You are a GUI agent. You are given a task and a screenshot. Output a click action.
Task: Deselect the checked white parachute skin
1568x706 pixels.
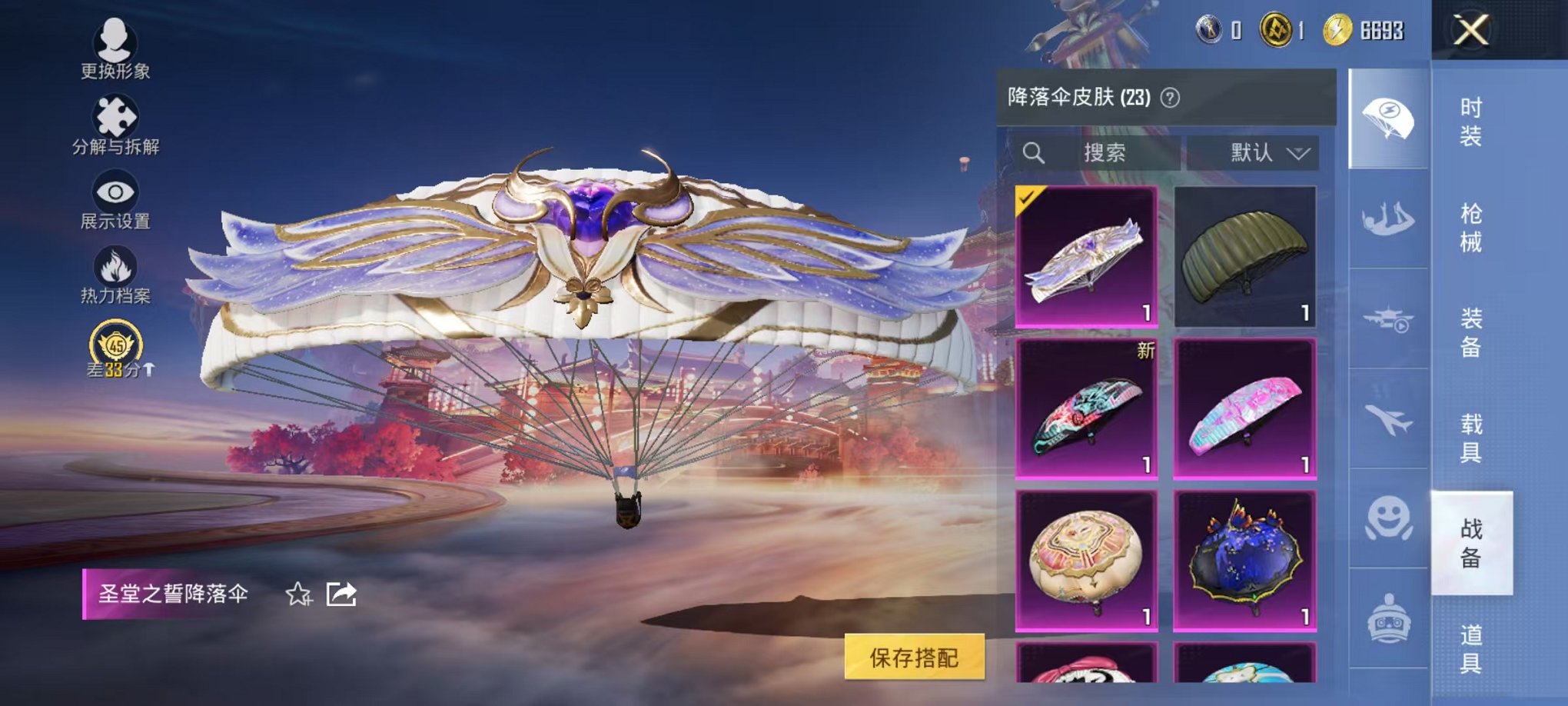coord(1086,254)
